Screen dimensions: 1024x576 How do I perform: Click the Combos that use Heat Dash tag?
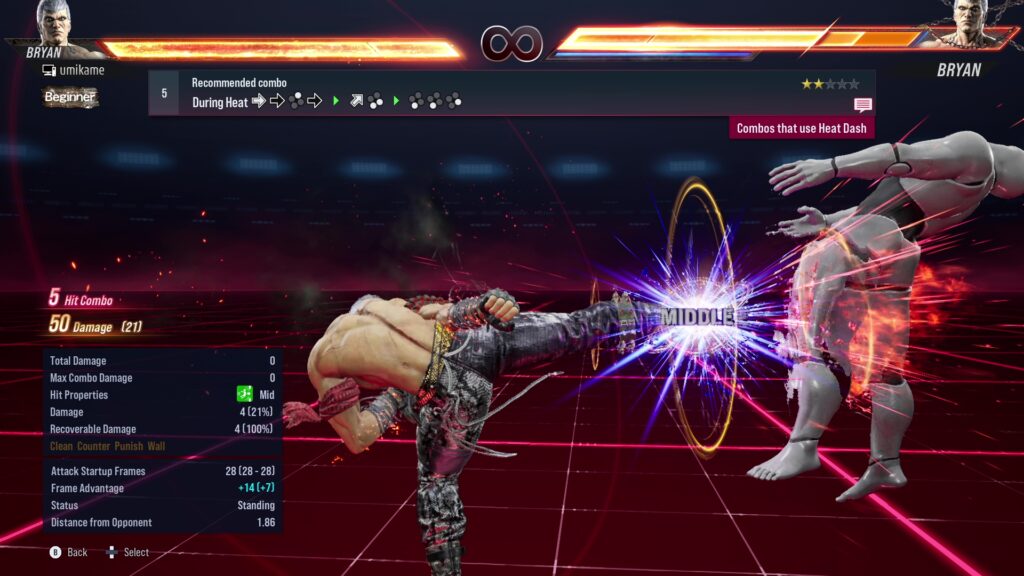pos(803,128)
